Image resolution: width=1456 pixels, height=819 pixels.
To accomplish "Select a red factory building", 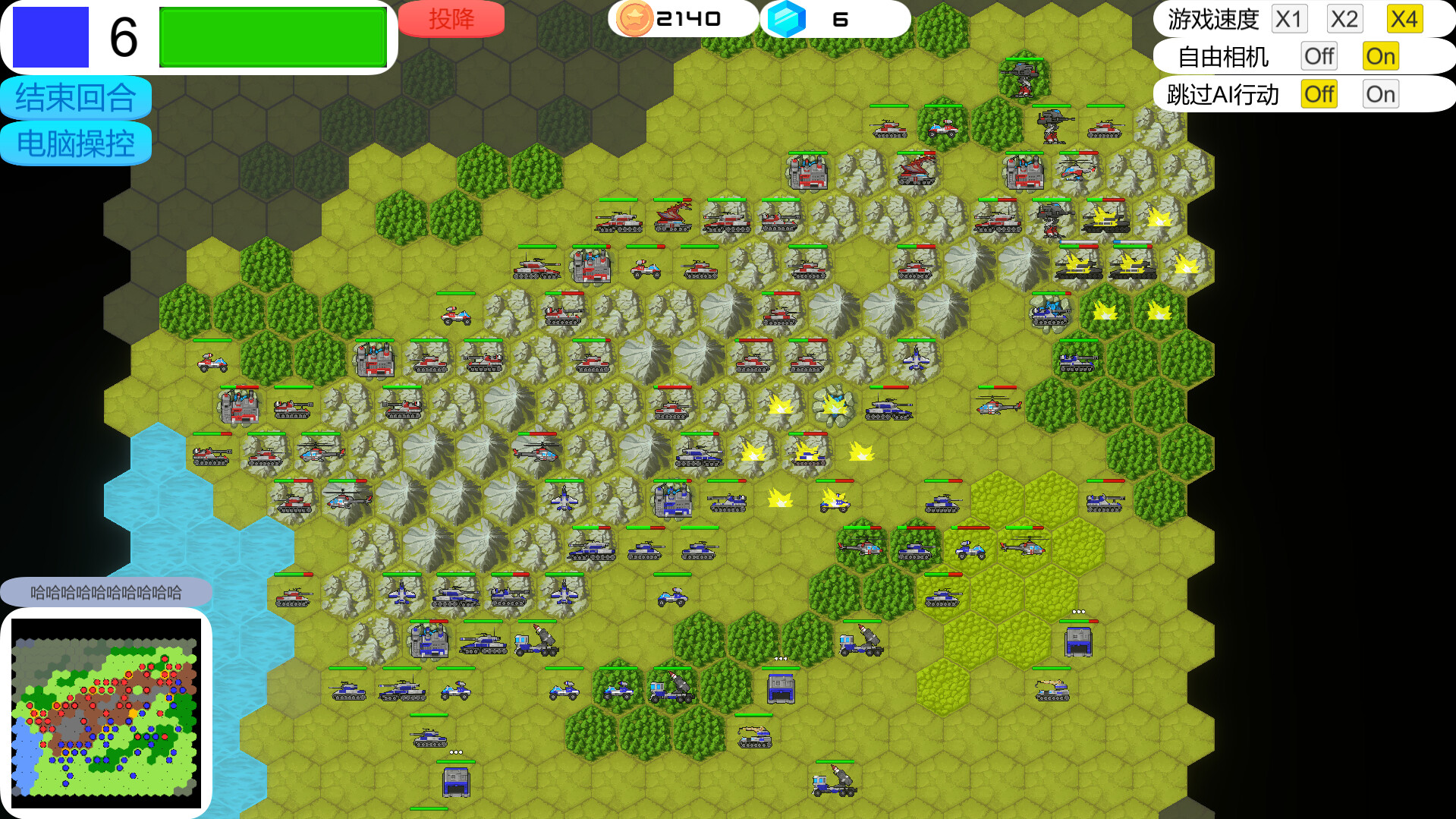I will [x=807, y=173].
